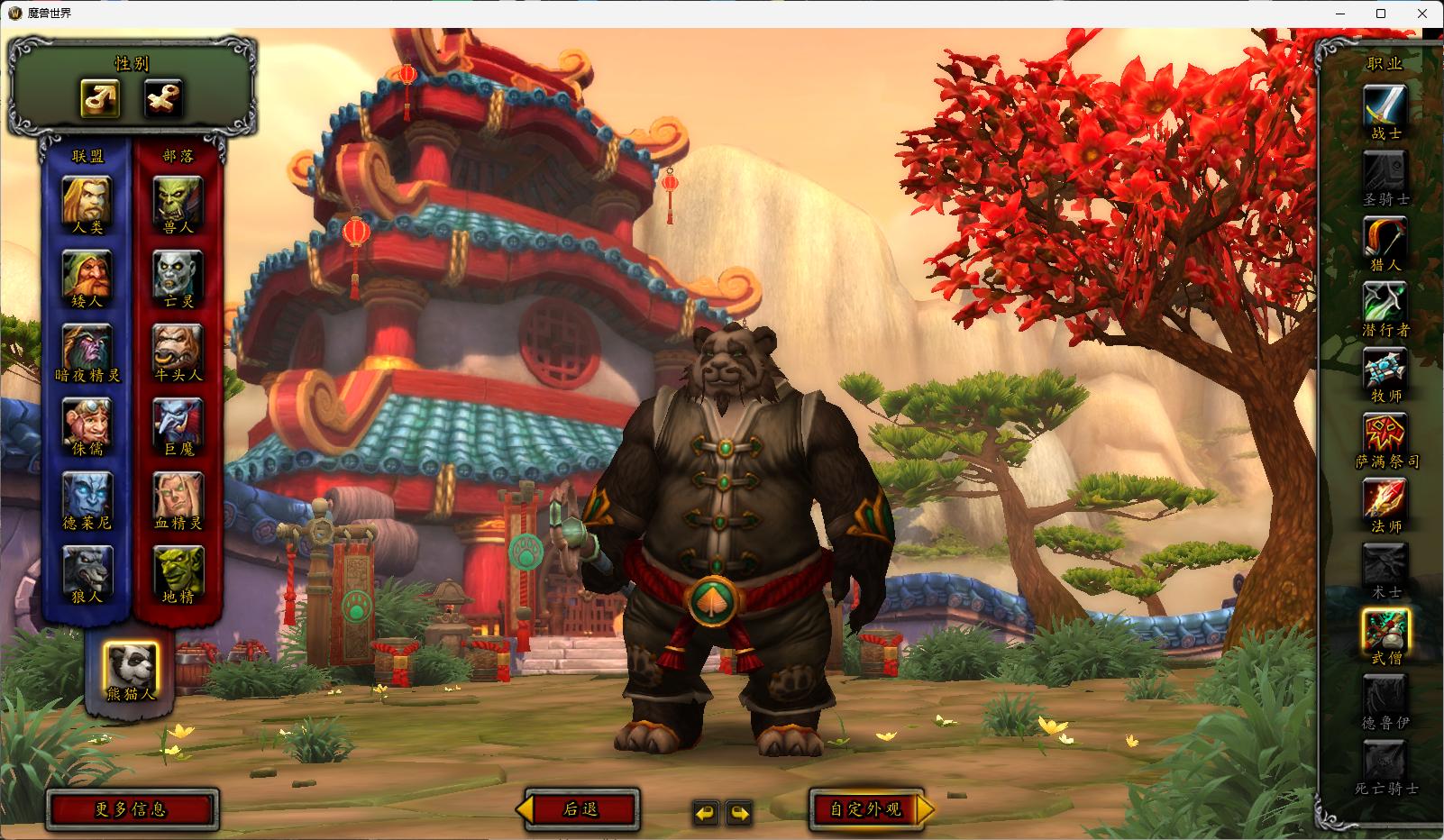Open More Info (更多信息)
The width and height of the screenshot is (1444, 840).
132,809
